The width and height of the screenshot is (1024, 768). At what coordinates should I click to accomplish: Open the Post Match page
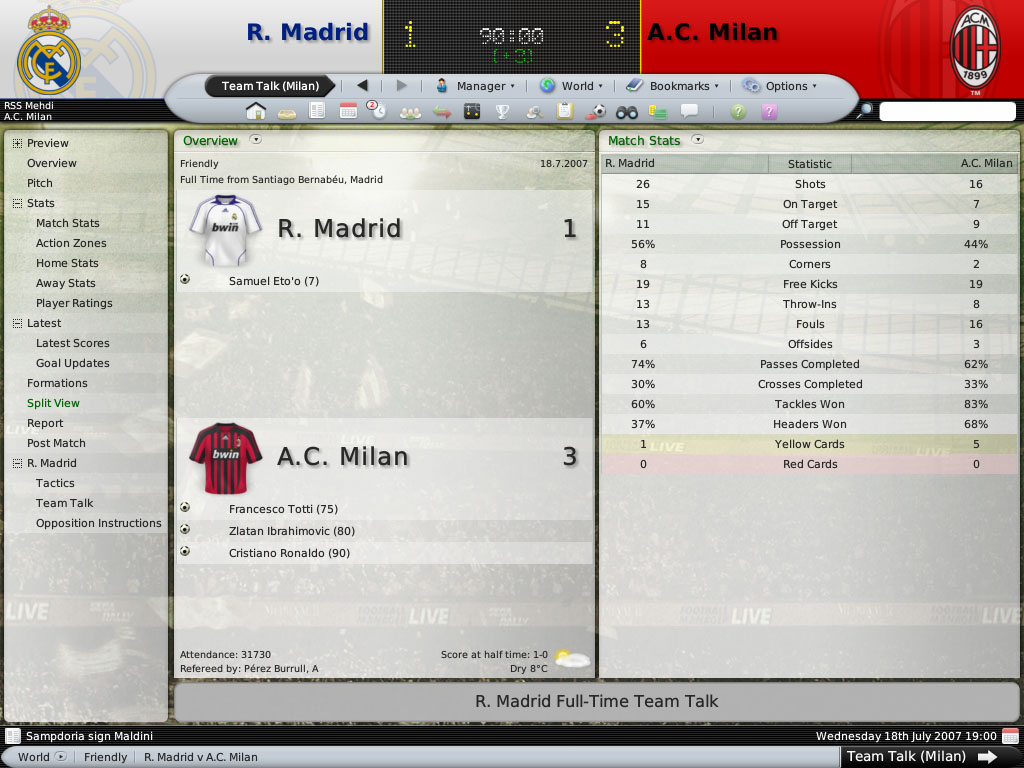tap(56, 443)
